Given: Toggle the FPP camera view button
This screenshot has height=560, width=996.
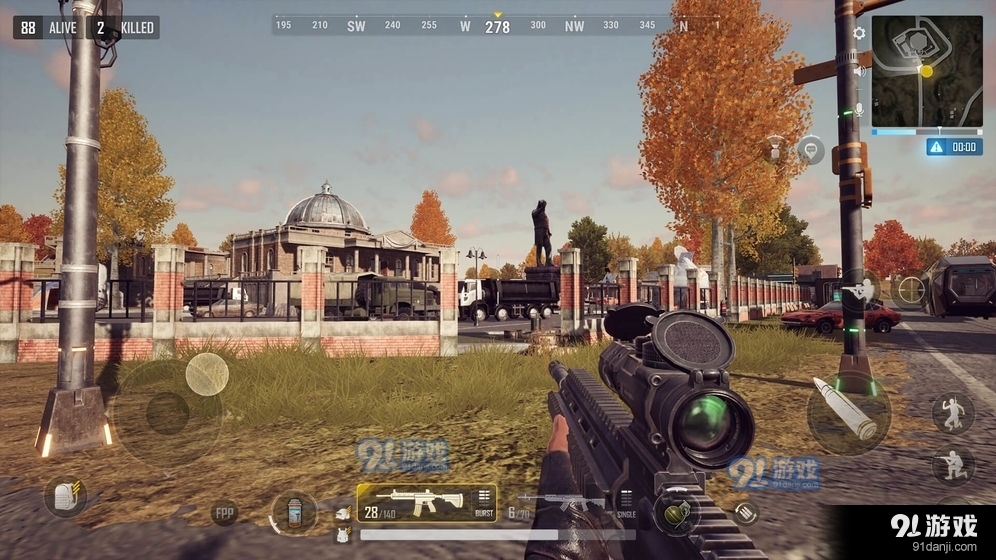Looking at the screenshot, I should pos(225,515).
